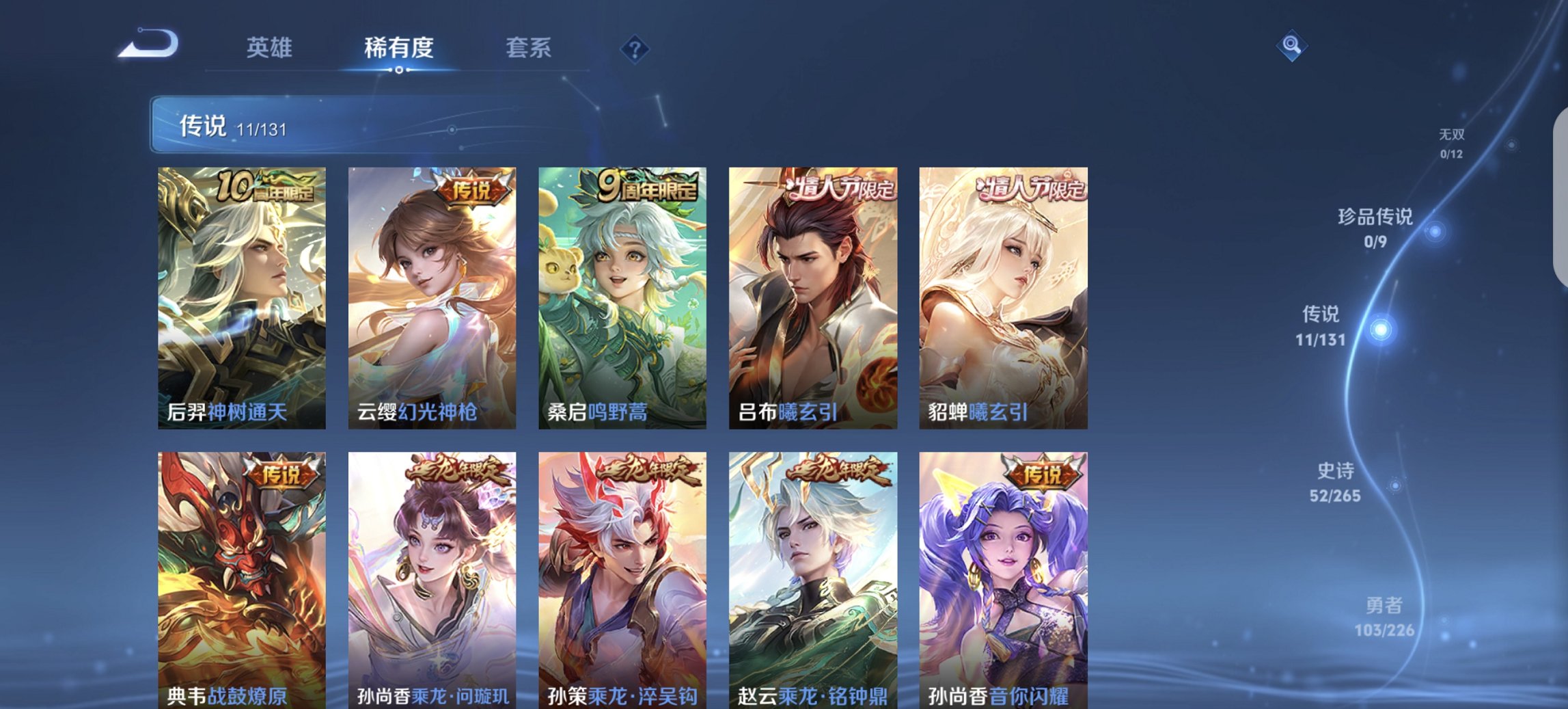Switch to the 套系 tab

point(529,48)
